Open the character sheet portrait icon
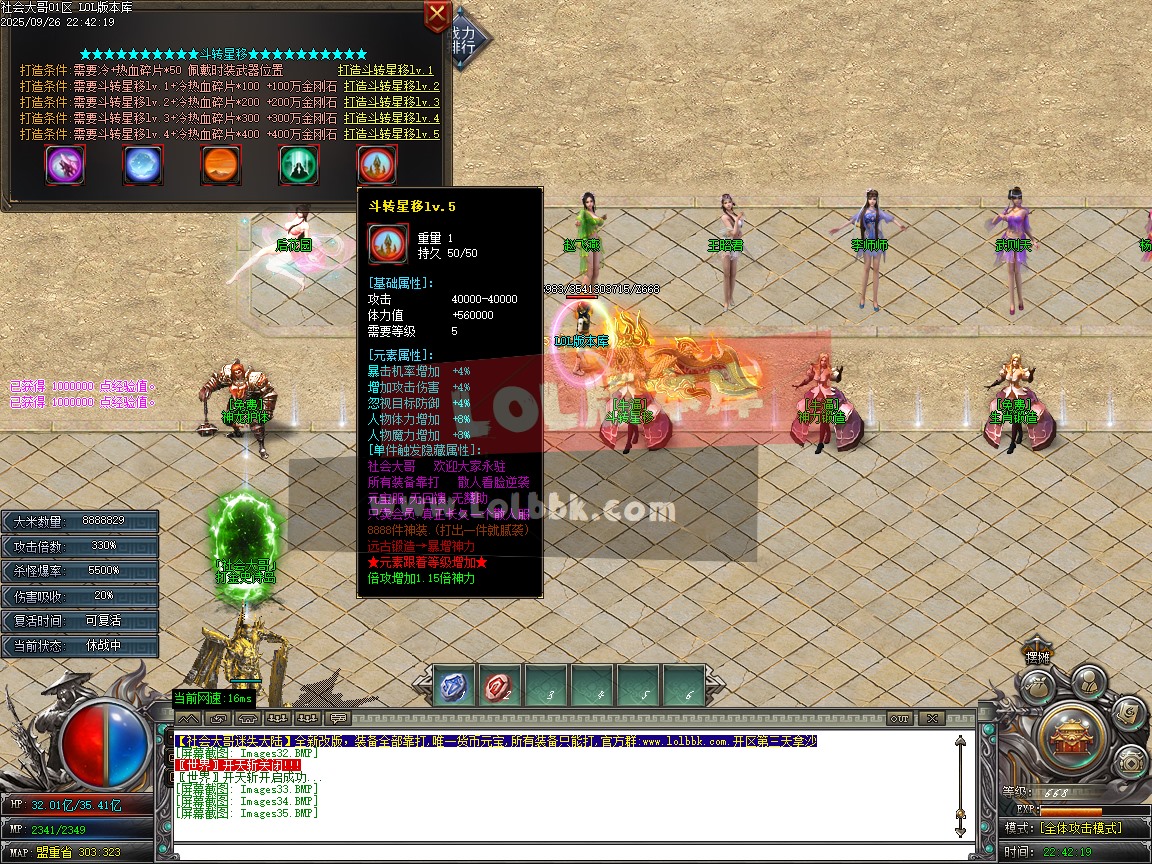The width and height of the screenshot is (1152, 864). [1088, 682]
